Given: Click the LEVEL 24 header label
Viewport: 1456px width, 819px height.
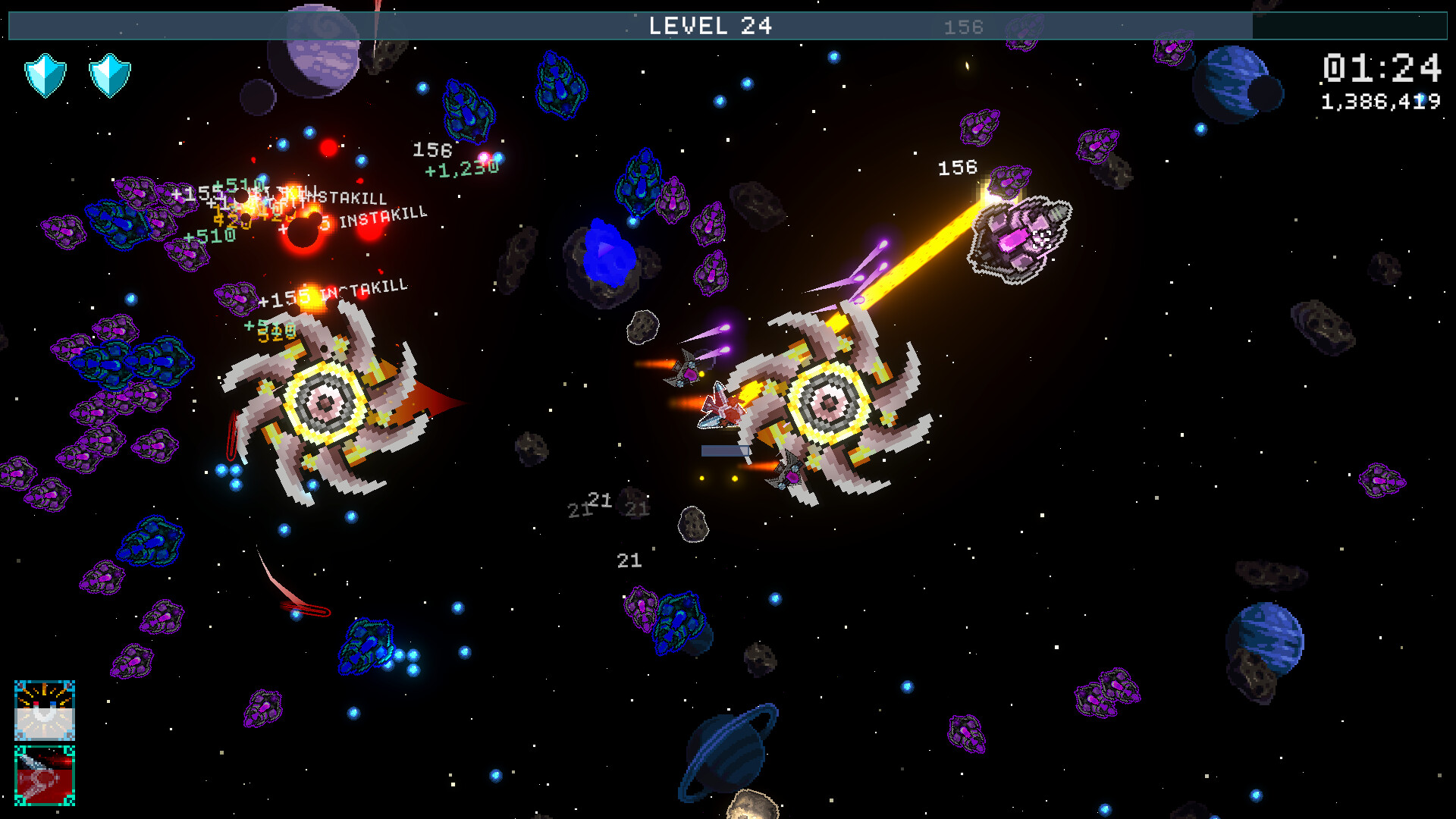Looking at the screenshot, I should click(x=711, y=26).
